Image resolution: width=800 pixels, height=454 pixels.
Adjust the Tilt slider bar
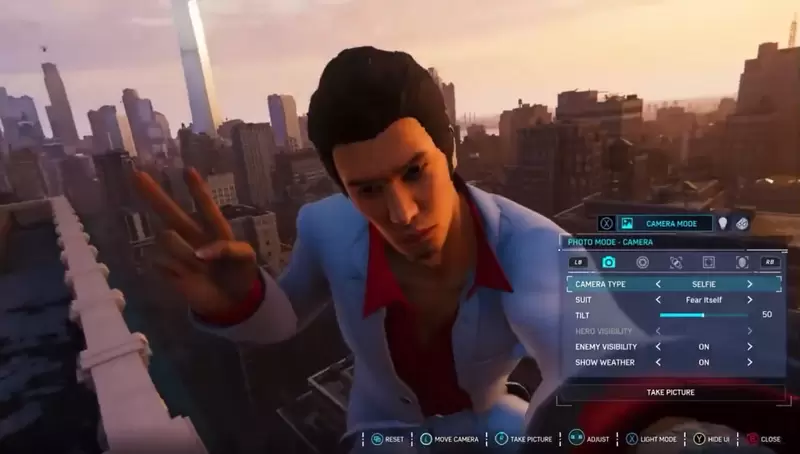[703, 315]
